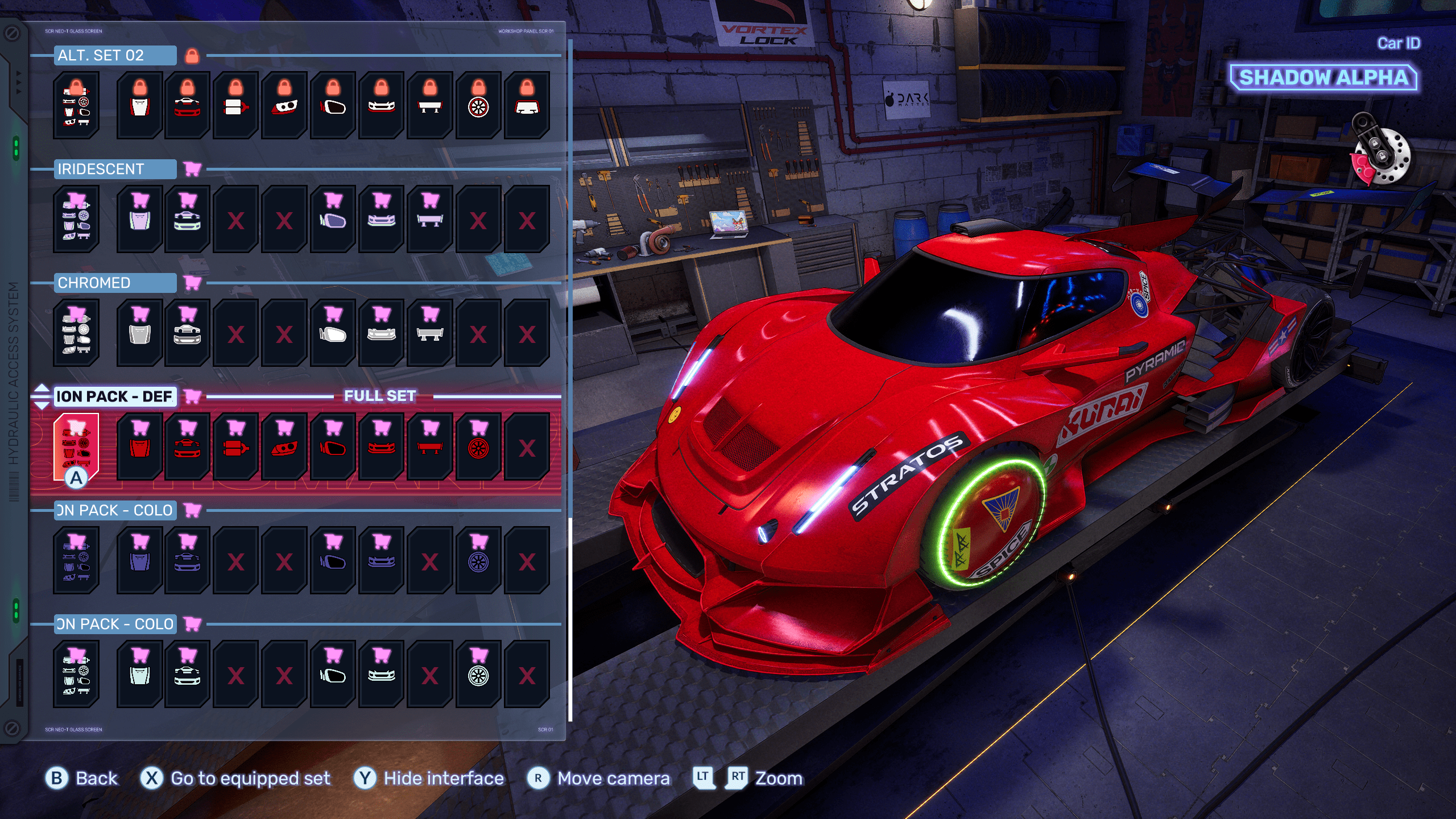
Task: Open the Shadow Alpha Car ID label
Action: (1323, 77)
